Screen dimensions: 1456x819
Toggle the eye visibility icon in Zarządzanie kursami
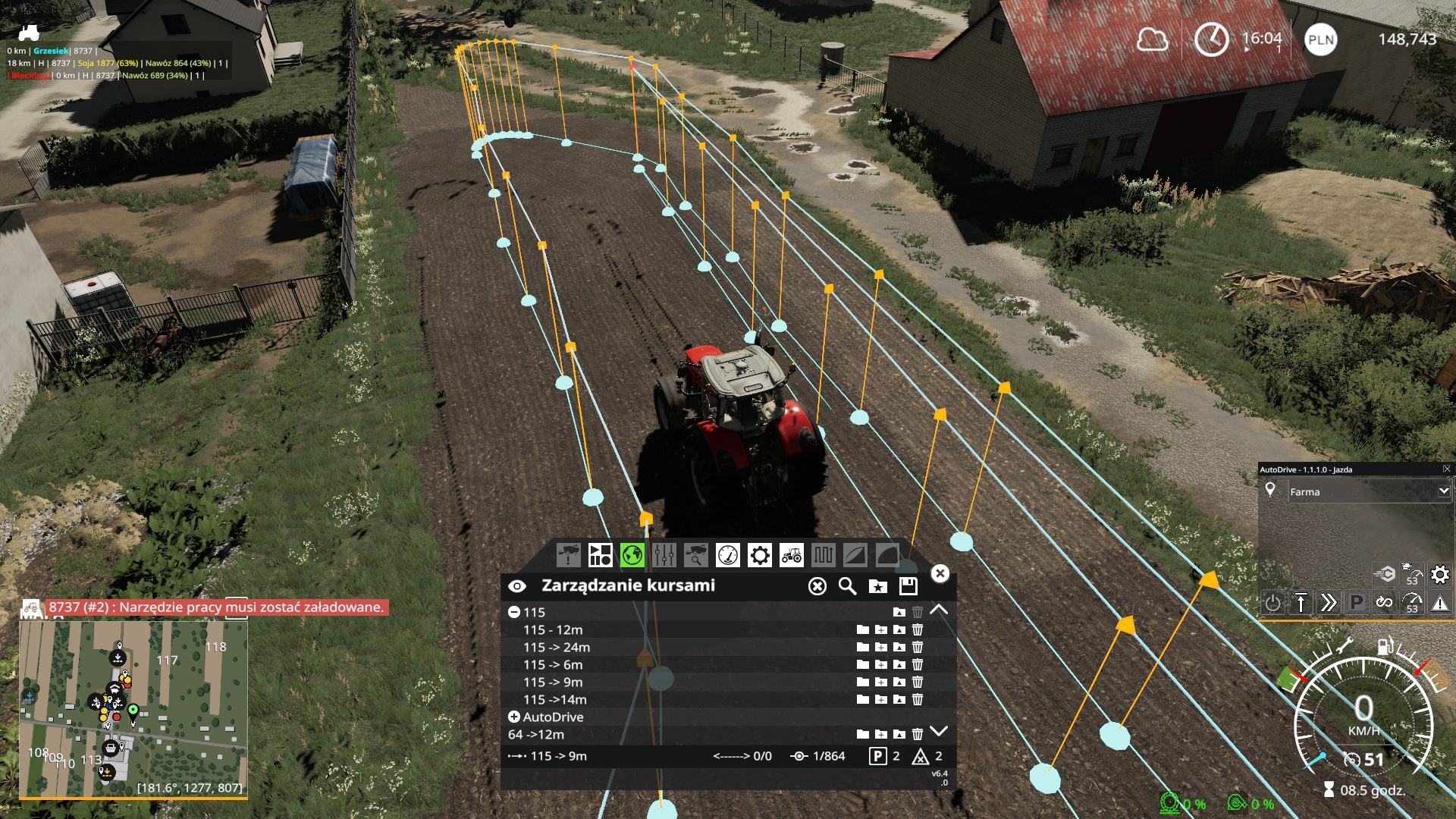tap(518, 585)
